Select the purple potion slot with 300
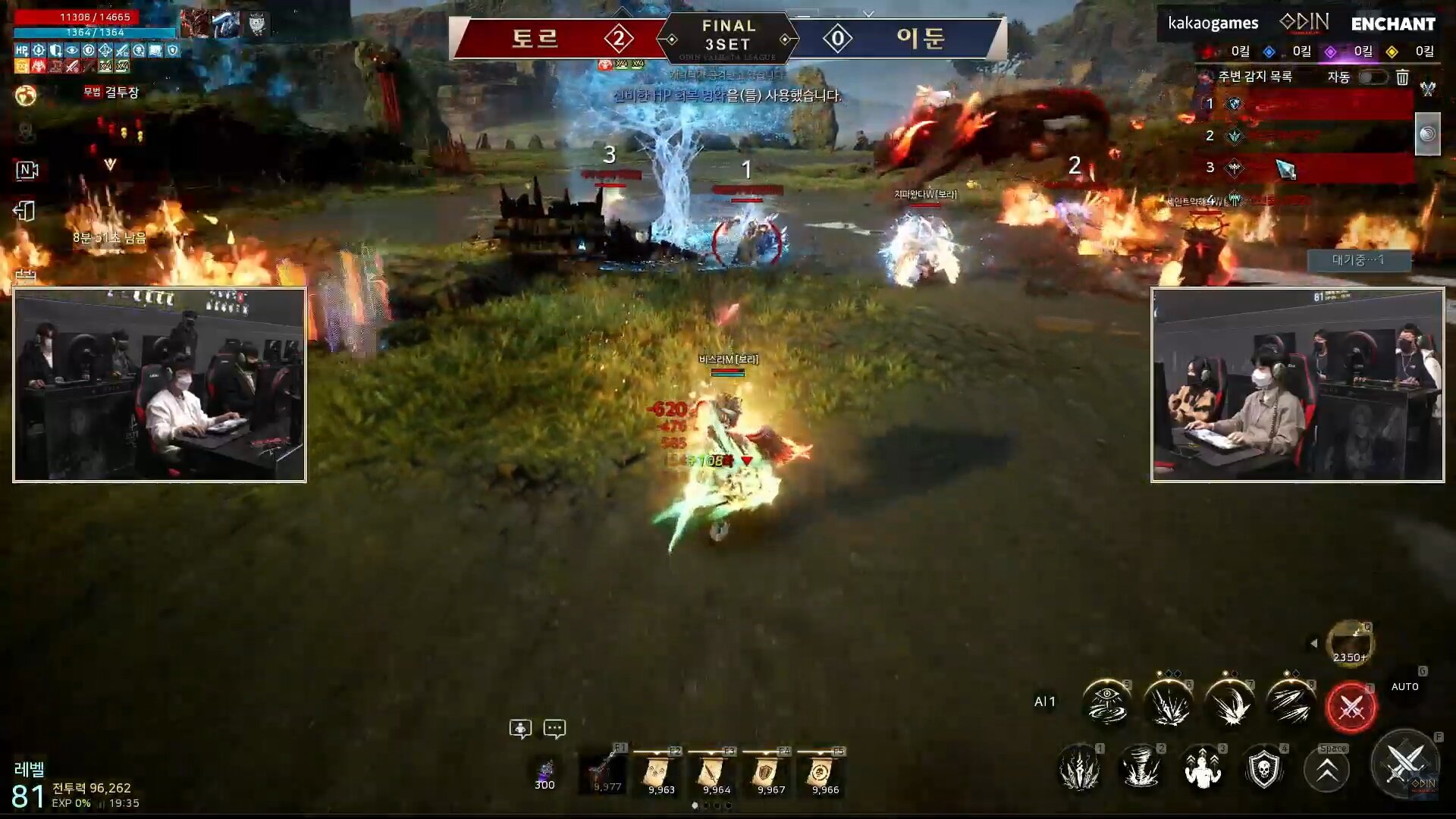The width and height of the screenshot is (1456, 819). click(x=545, y=773)
